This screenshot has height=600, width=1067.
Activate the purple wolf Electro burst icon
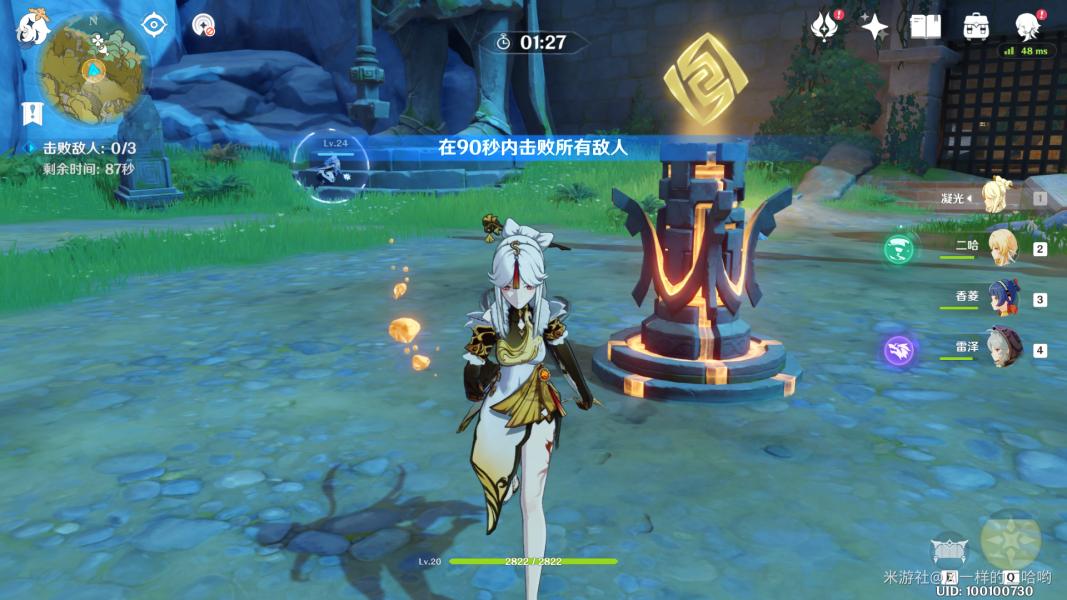[898, 350]
